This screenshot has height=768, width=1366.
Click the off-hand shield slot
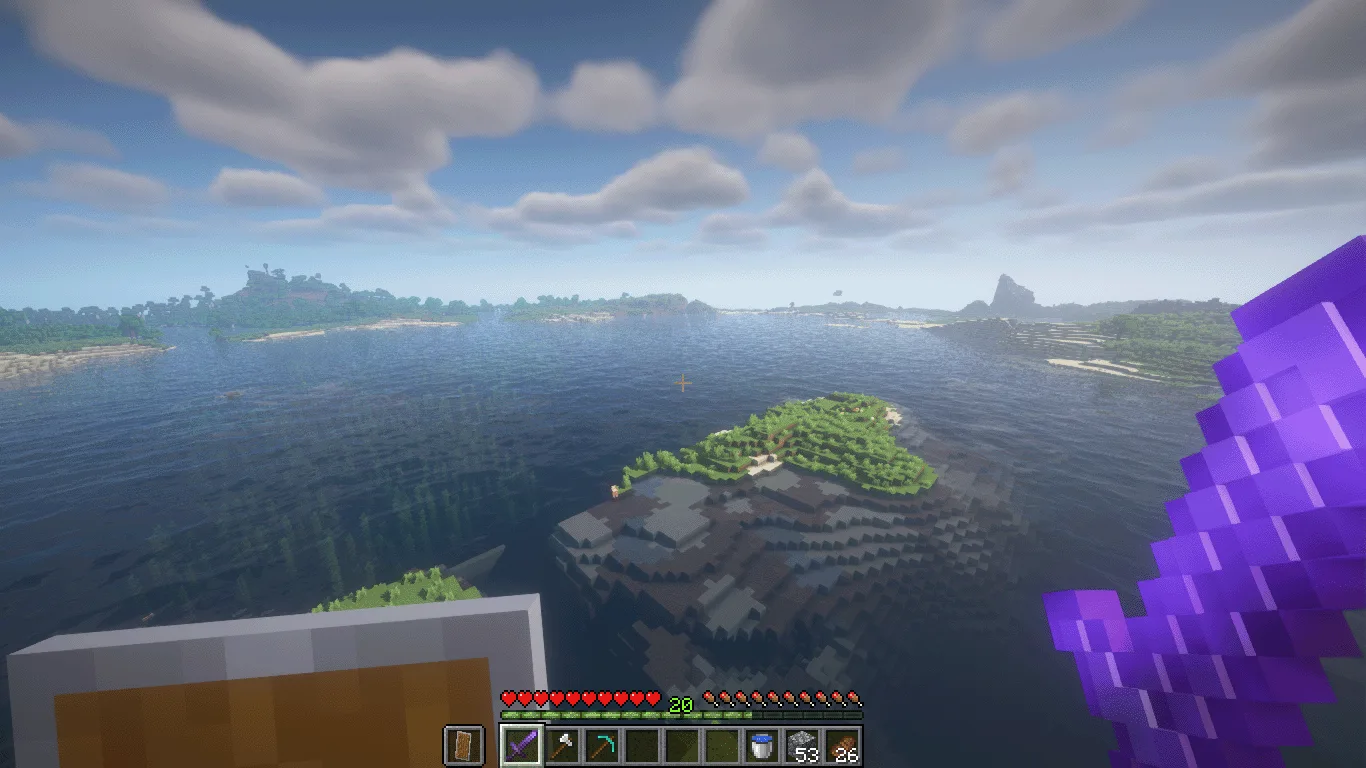[x=463, y=746]
